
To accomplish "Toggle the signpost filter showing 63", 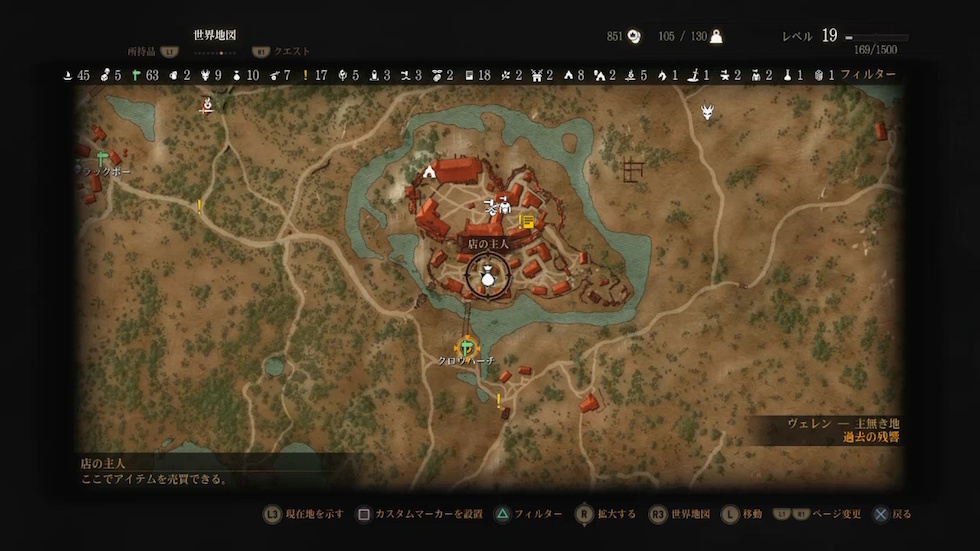I will tap(137, 75).
